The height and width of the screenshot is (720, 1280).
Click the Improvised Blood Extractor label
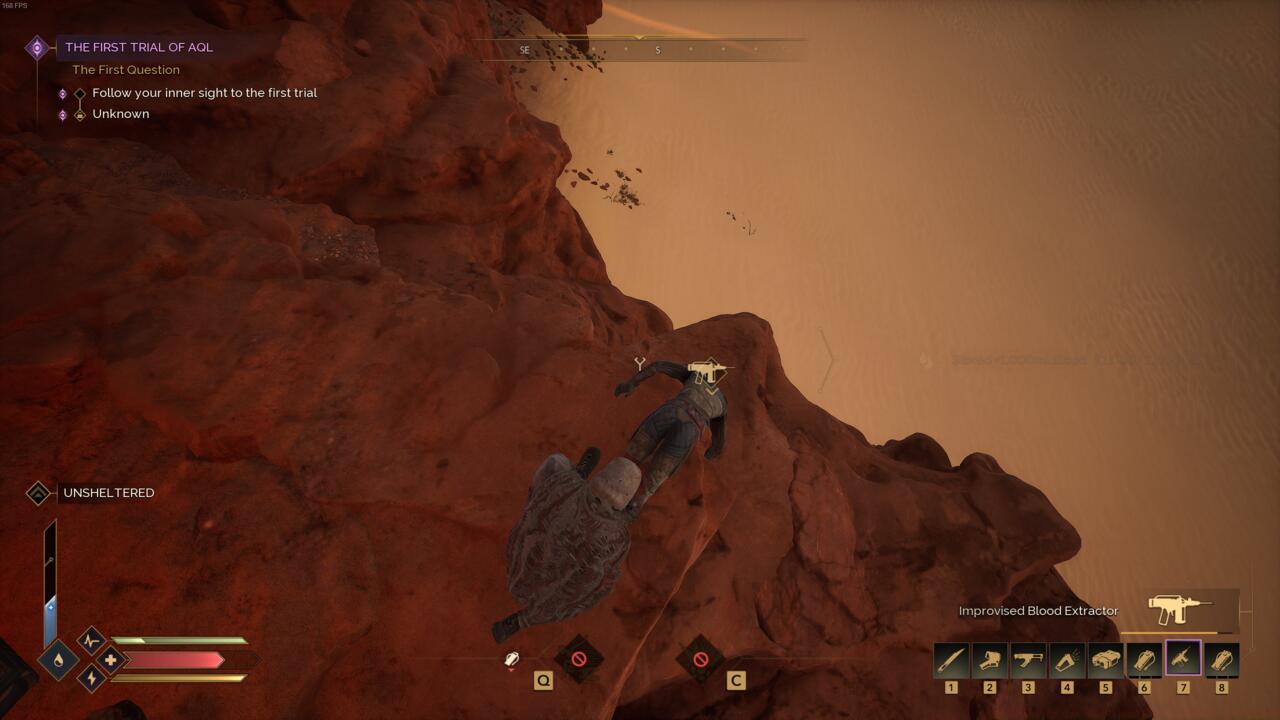pos(1038,610)
